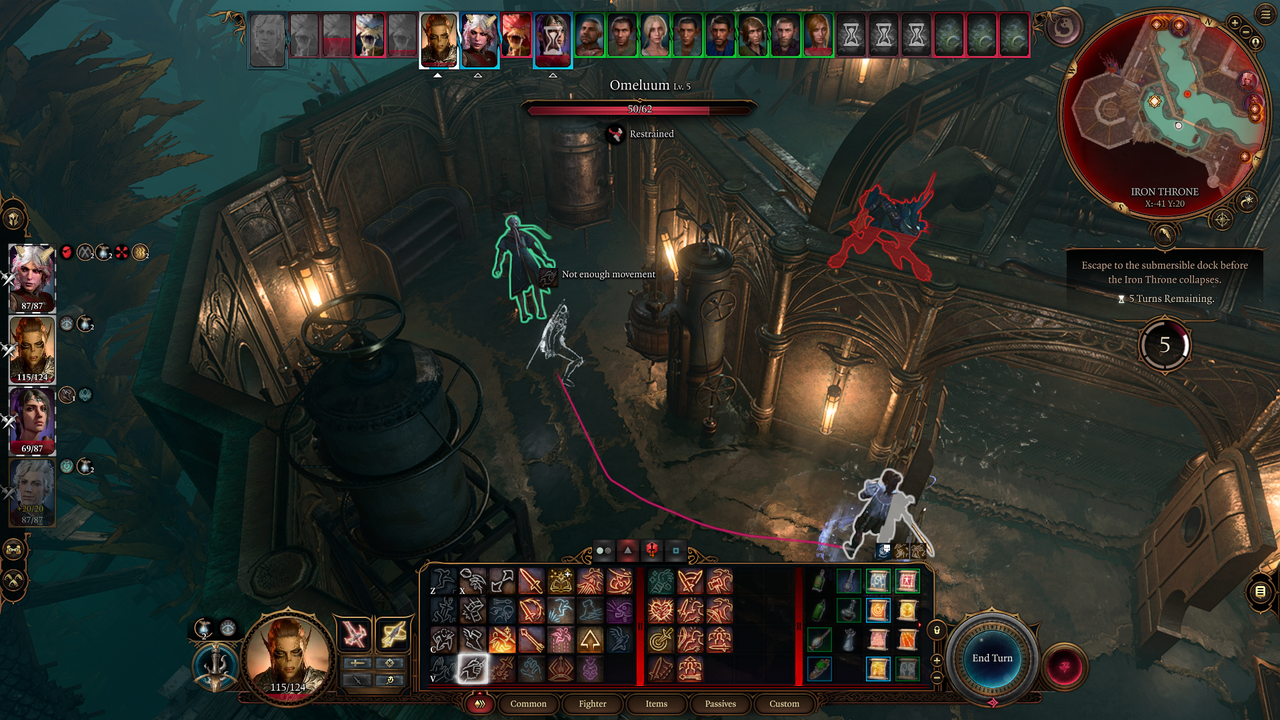Click the blonde woman portrait in turn order

coord(655,36)
